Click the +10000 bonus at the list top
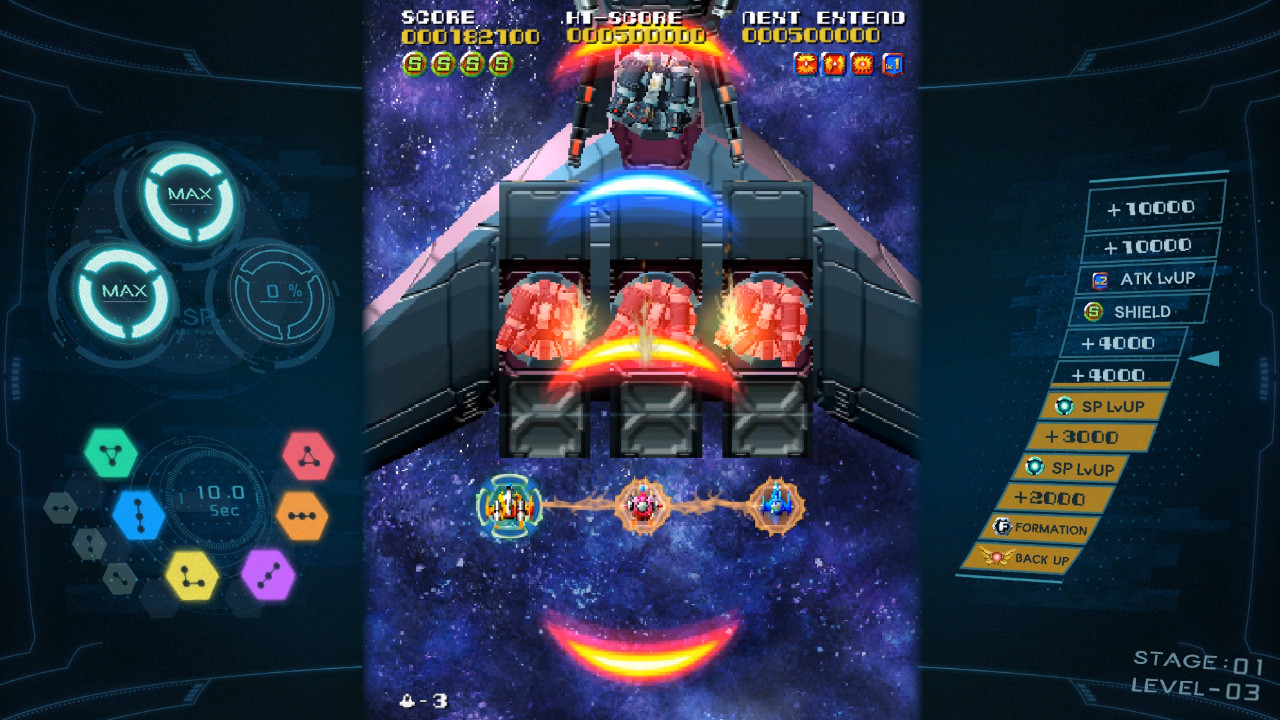Image resolution: width=1280 pixels, height=720 pixels. pyautogui.click(x=1150, y=207)
